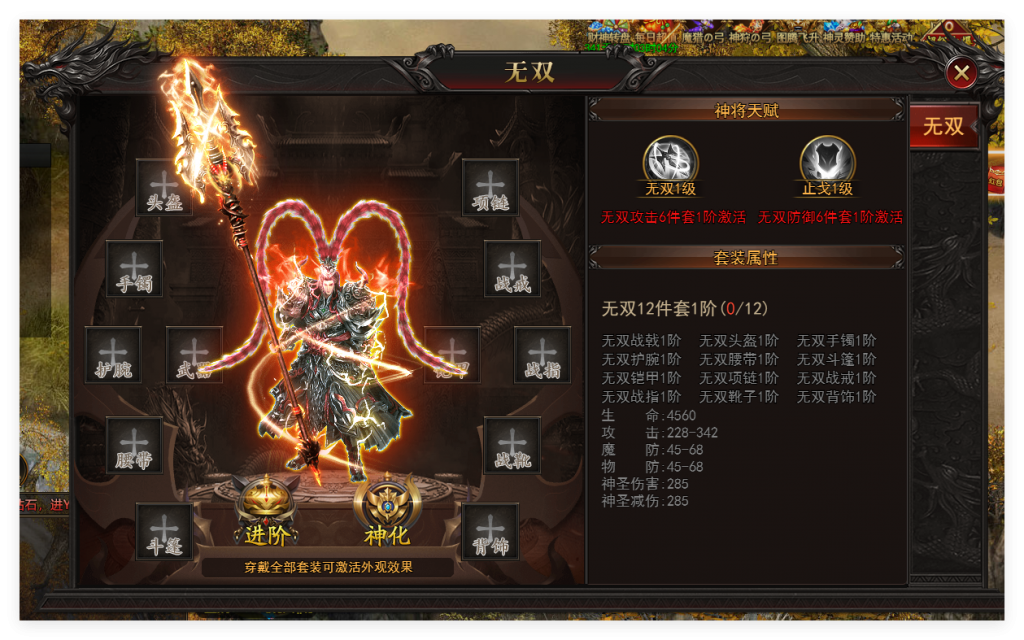Click the 战靴 boots slot
Viewport: 1024px width, 640px height.
click(x=512, y=444)
